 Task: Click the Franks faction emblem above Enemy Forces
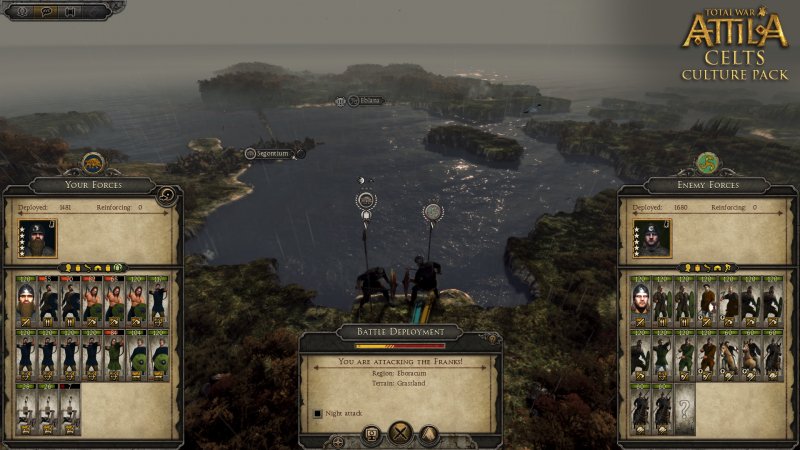708,161
